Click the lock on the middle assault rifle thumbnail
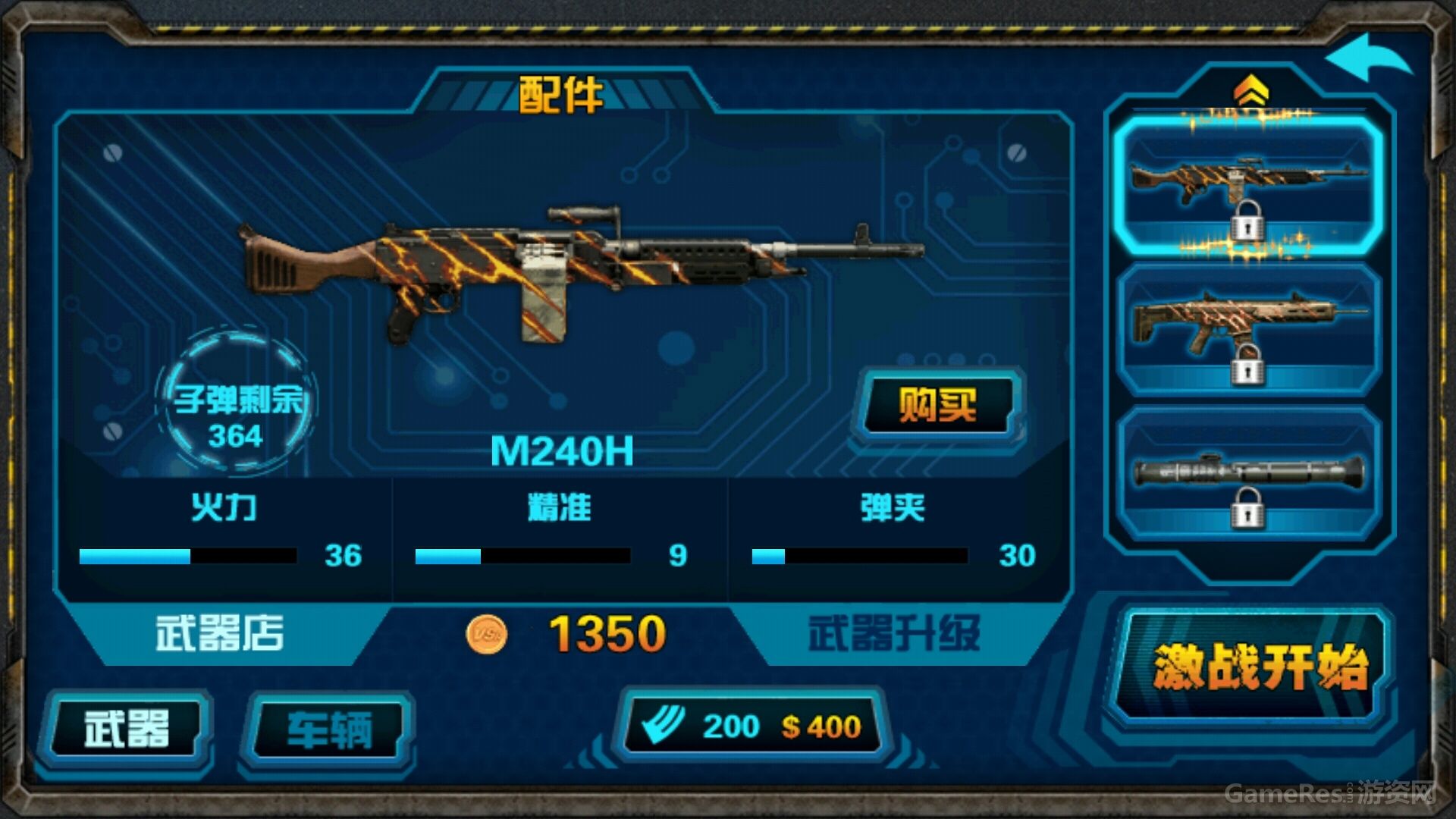 [1250, 369]
